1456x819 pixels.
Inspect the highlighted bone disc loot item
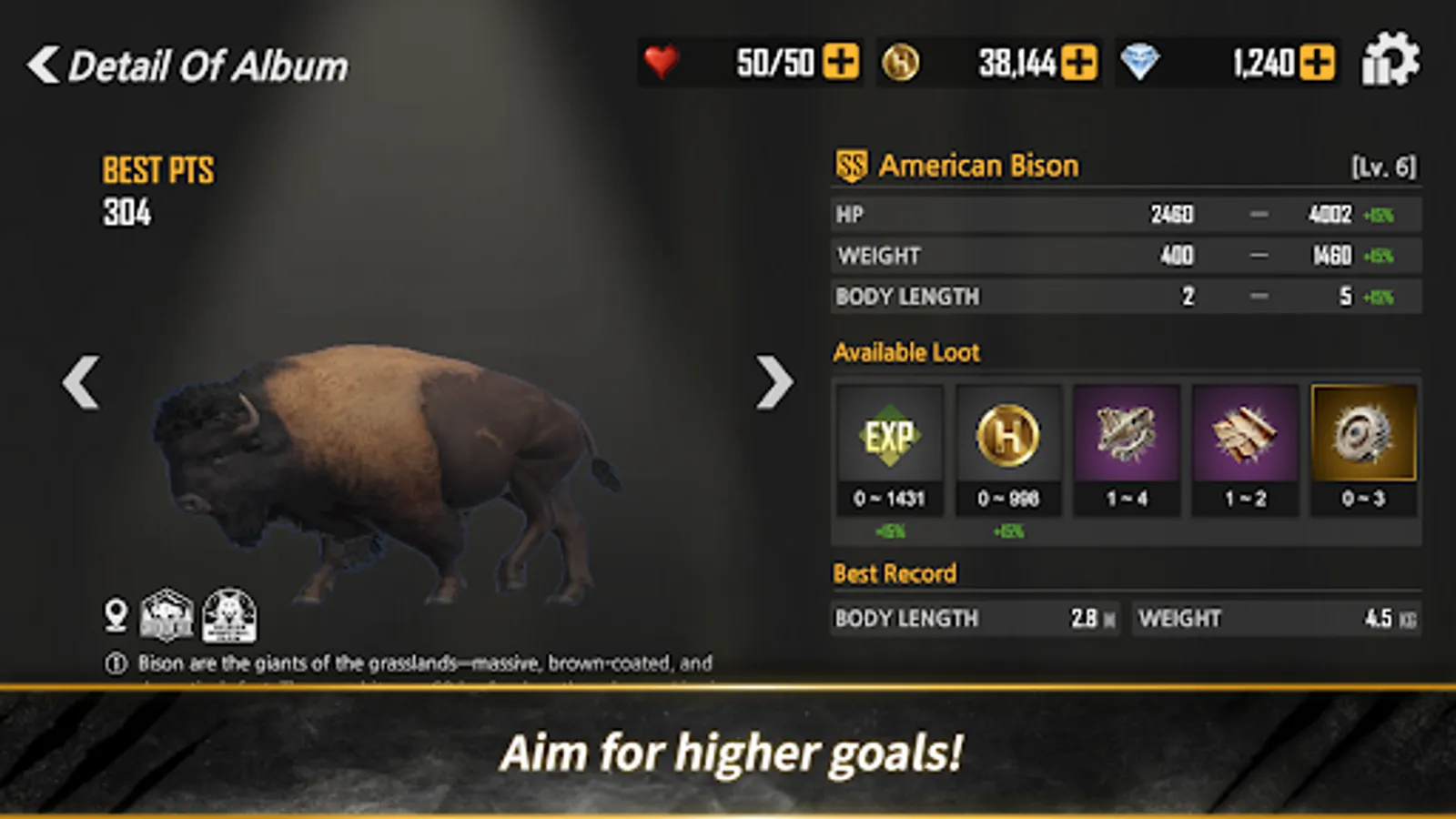coord(1365,435)
